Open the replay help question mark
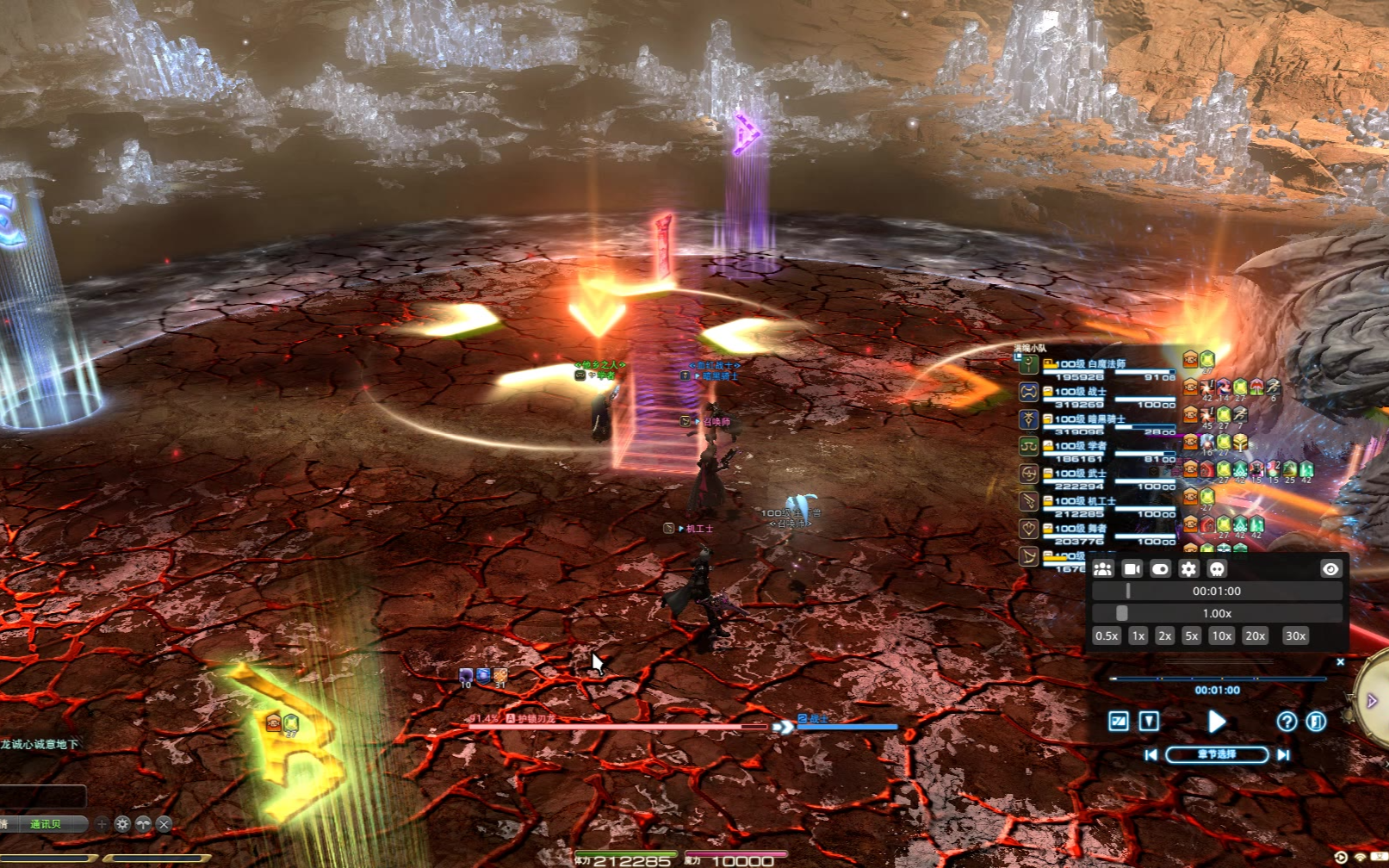The width and height of the screenshot is (1389, 868). click(x=1287, y=722)
